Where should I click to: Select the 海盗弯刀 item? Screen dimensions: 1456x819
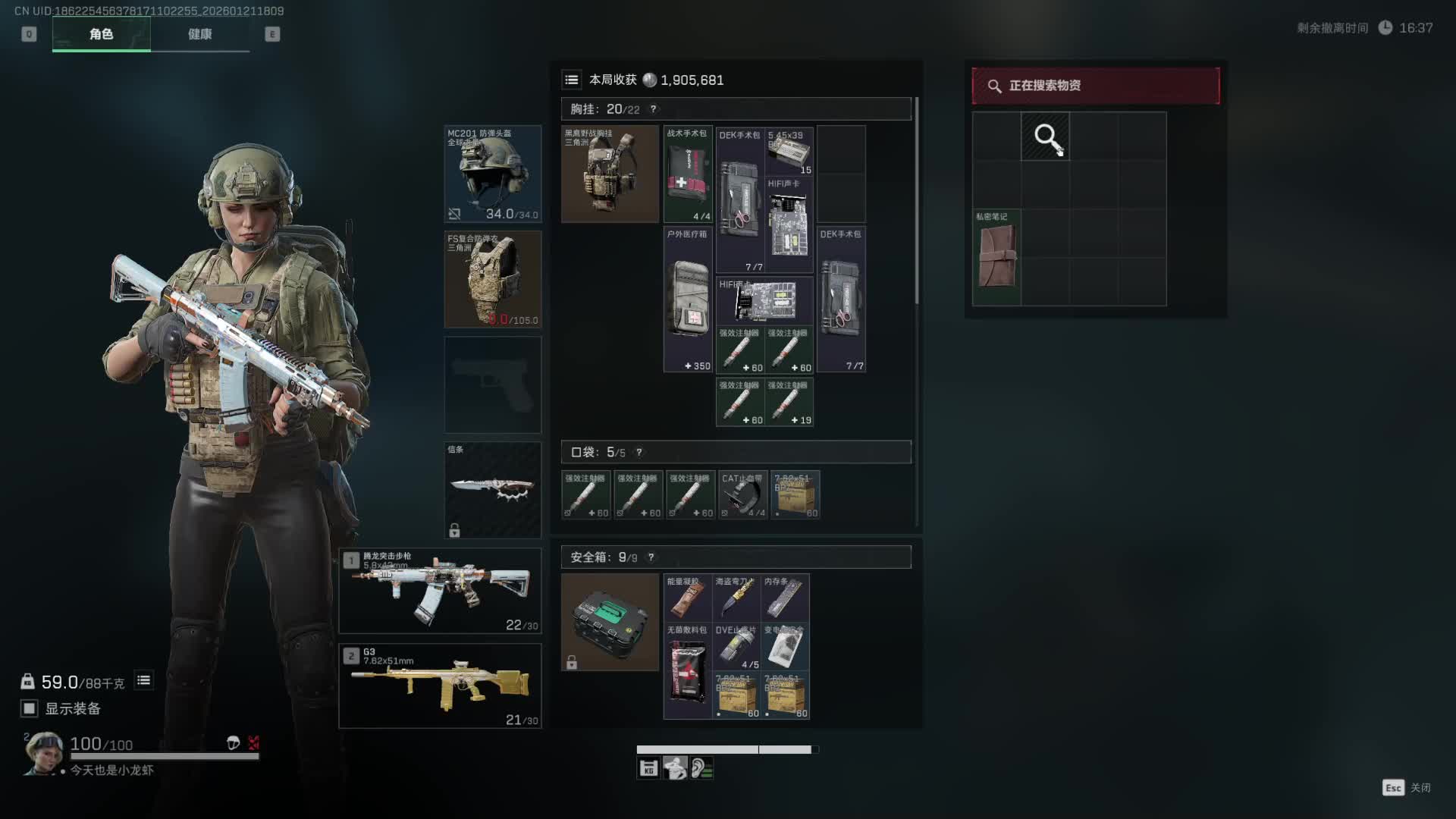(x=736, y=598)
